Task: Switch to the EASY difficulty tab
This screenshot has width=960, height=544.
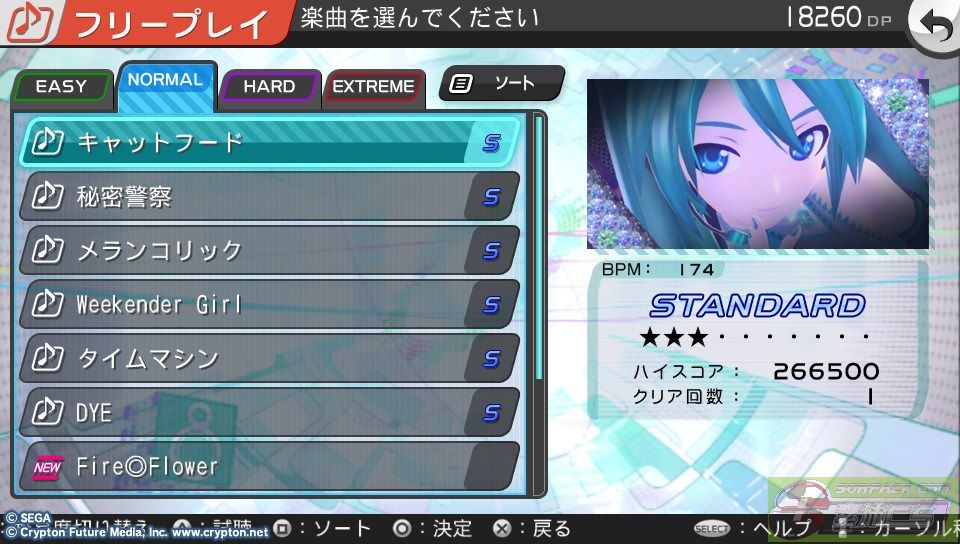Action: 61,86
